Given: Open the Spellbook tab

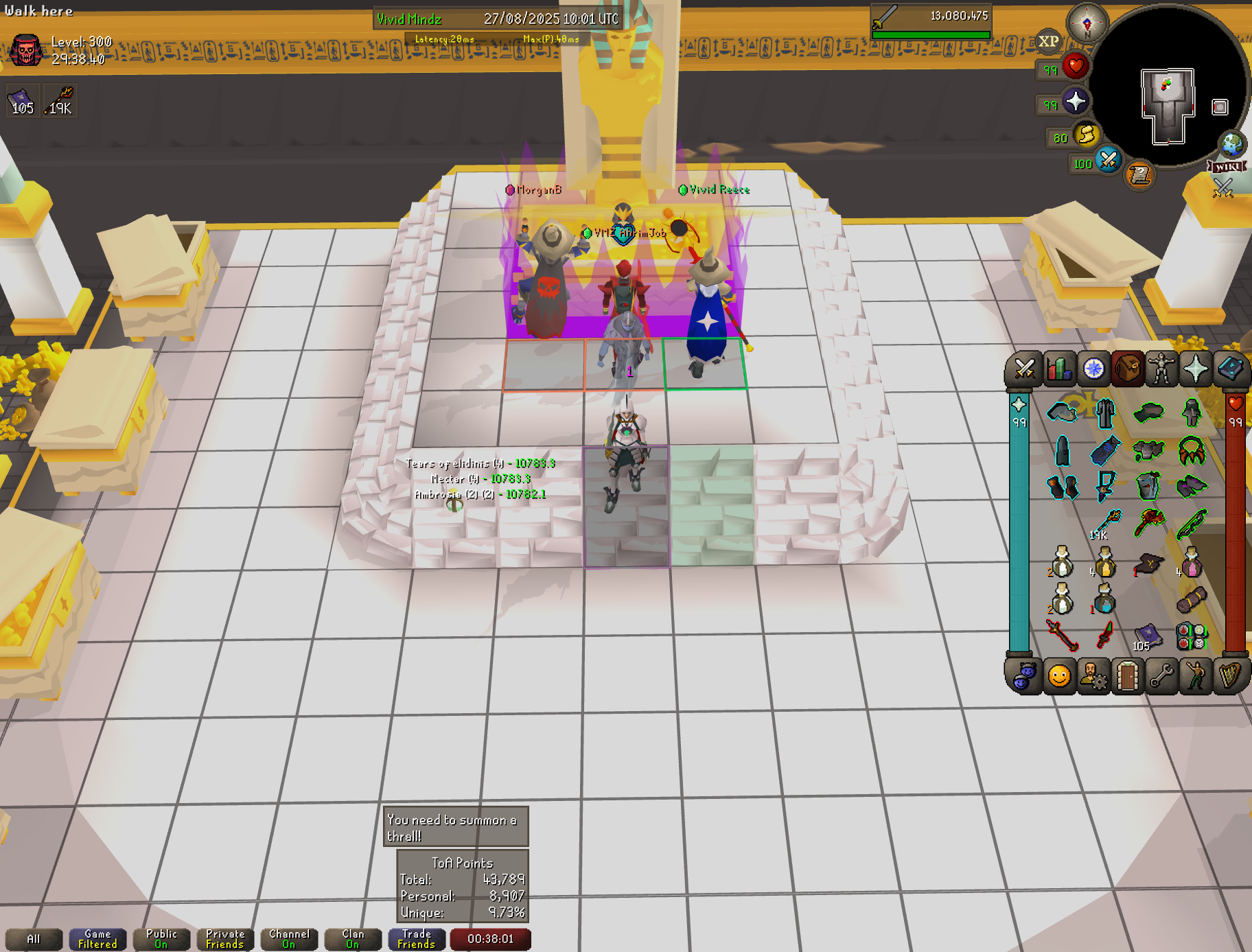Looking at the screenshot, I should (1229, 369).
